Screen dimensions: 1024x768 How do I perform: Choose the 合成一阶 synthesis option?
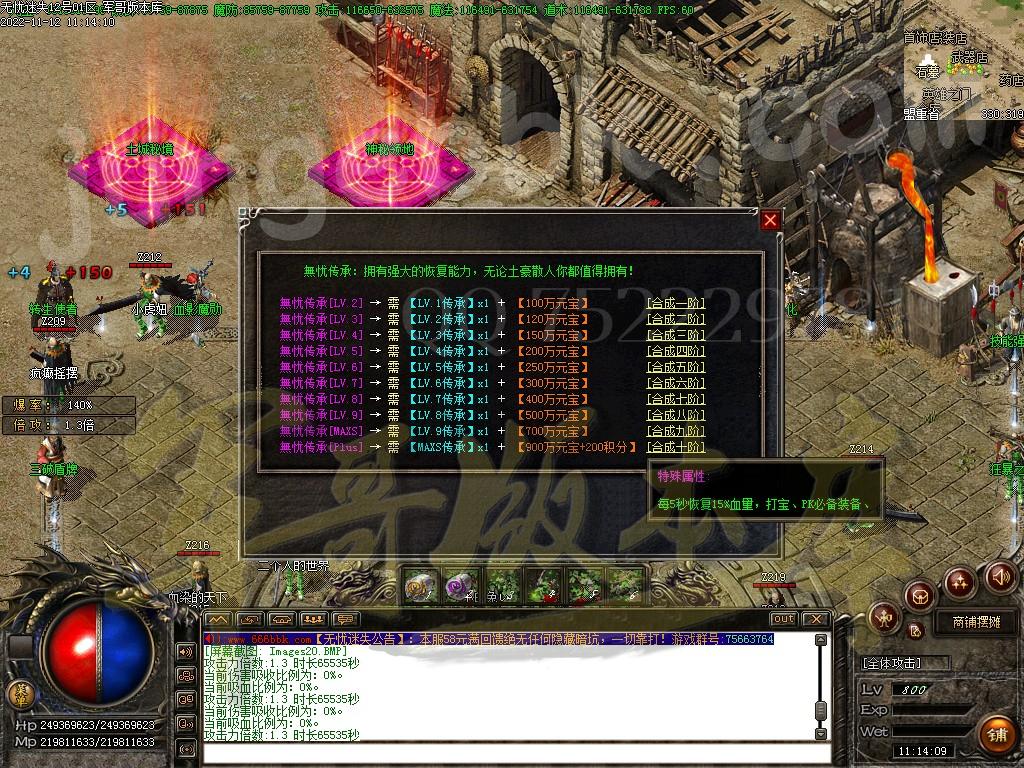click(675, 303)
